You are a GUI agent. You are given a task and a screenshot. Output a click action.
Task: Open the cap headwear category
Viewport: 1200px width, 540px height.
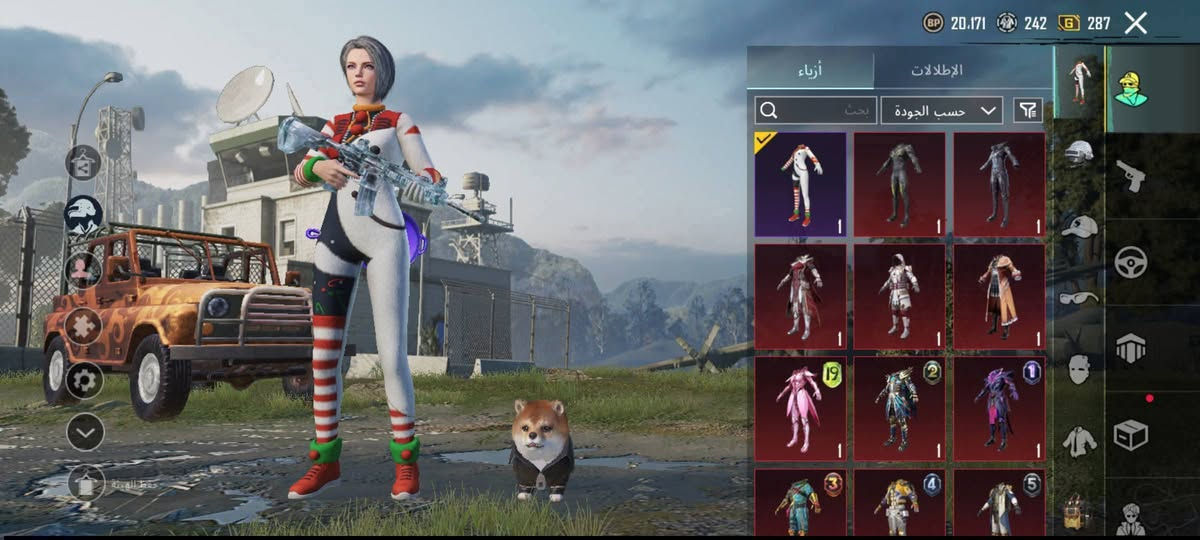coord(1079,227)
